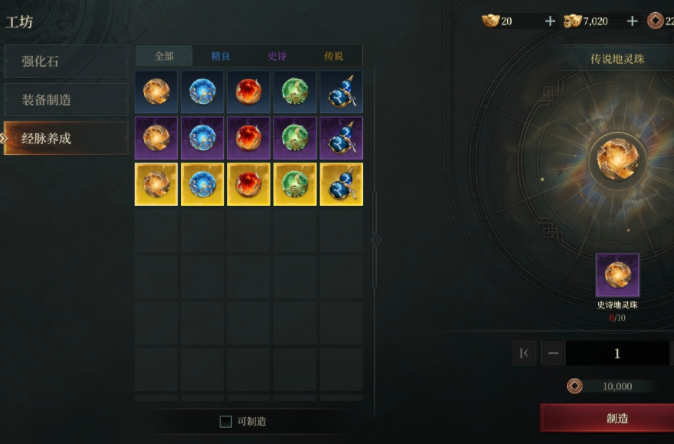Set quantity to minimum with the jump-to-start button
674x444 pixels.
pyautogui.click(x=524, y=353)
